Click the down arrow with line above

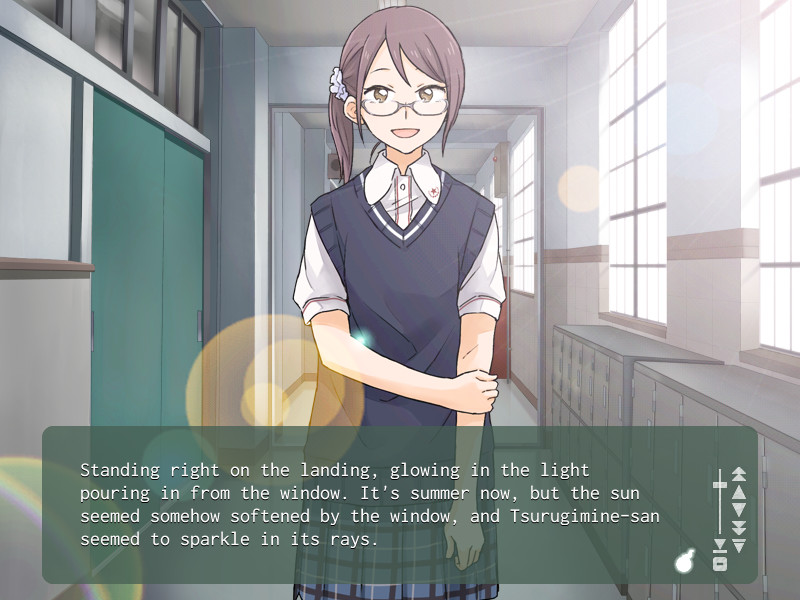pos(739,545)
